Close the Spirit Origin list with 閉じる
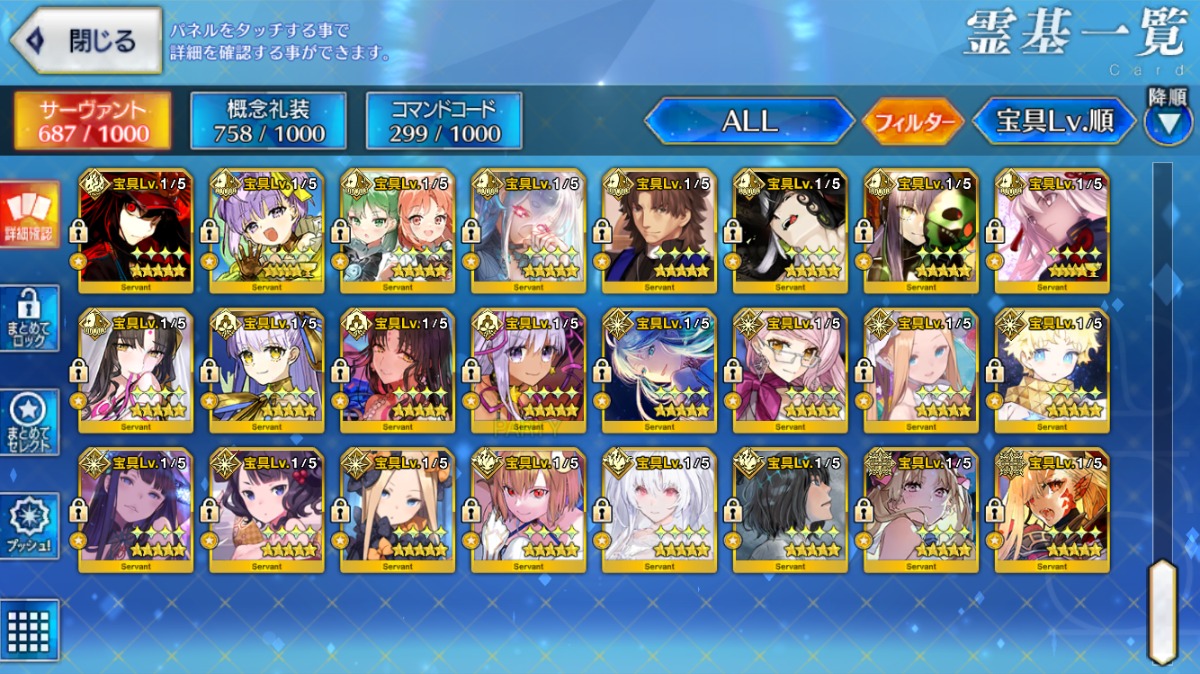Viewport: 1200px width, 674px height. [85, 41]
